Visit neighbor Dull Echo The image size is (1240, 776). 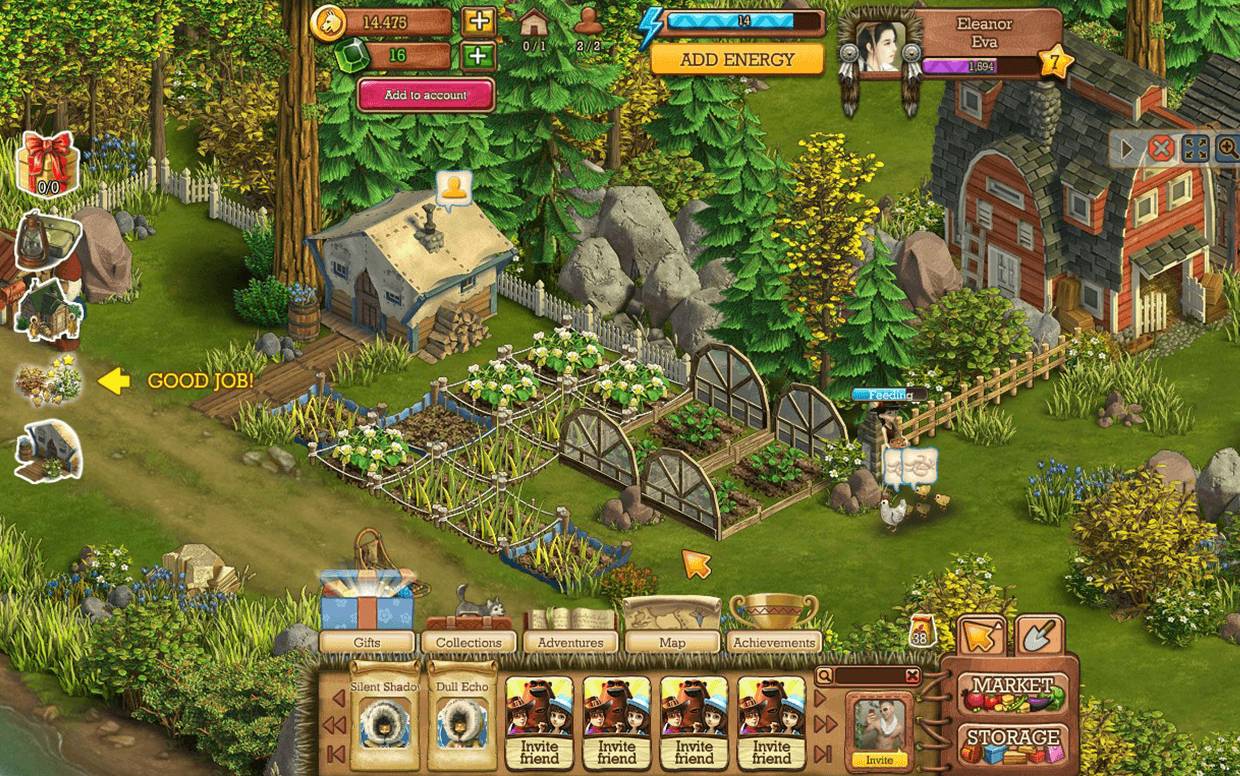[x=462, y=715]
